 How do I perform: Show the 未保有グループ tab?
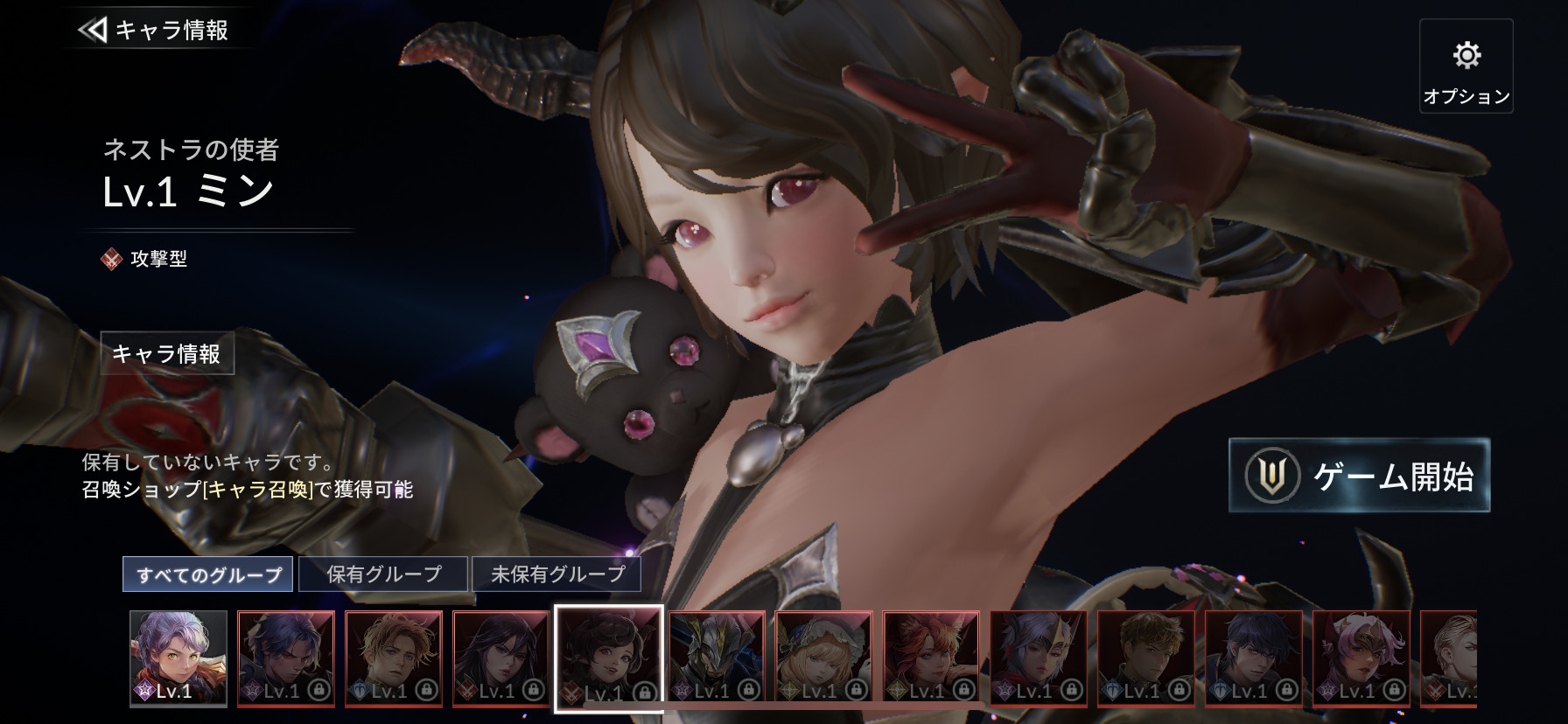556,574
